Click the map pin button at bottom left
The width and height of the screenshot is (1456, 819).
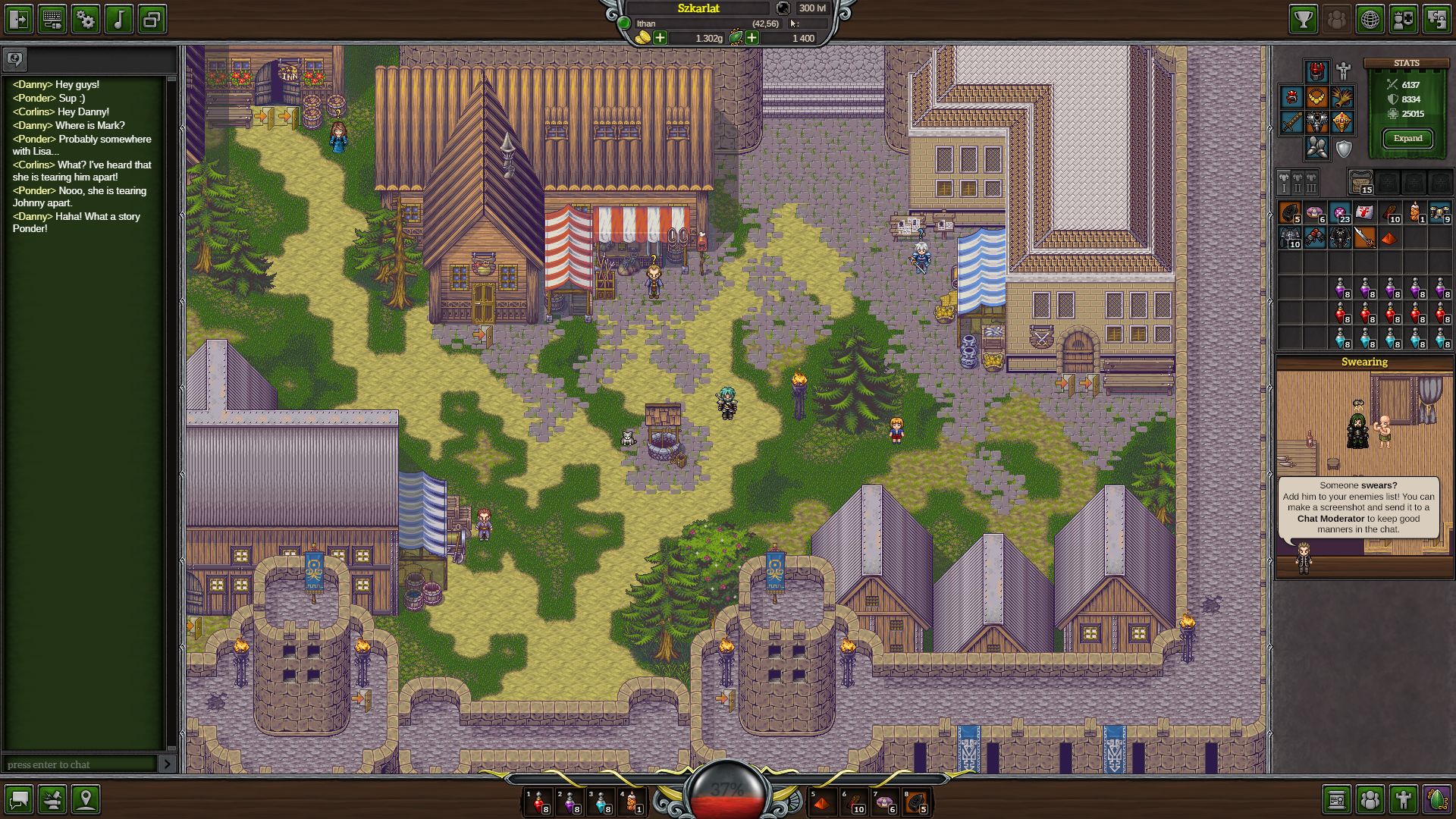click(86, 799)
